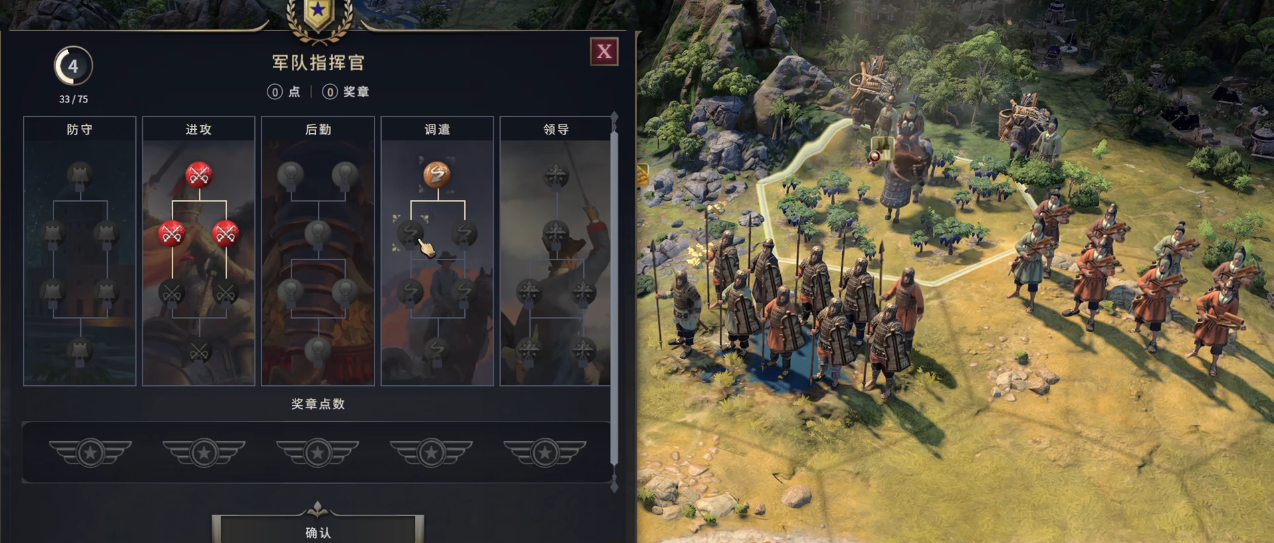
Task: Select the second-row left 调遣 promotion
Action: [x=410, y=233]
